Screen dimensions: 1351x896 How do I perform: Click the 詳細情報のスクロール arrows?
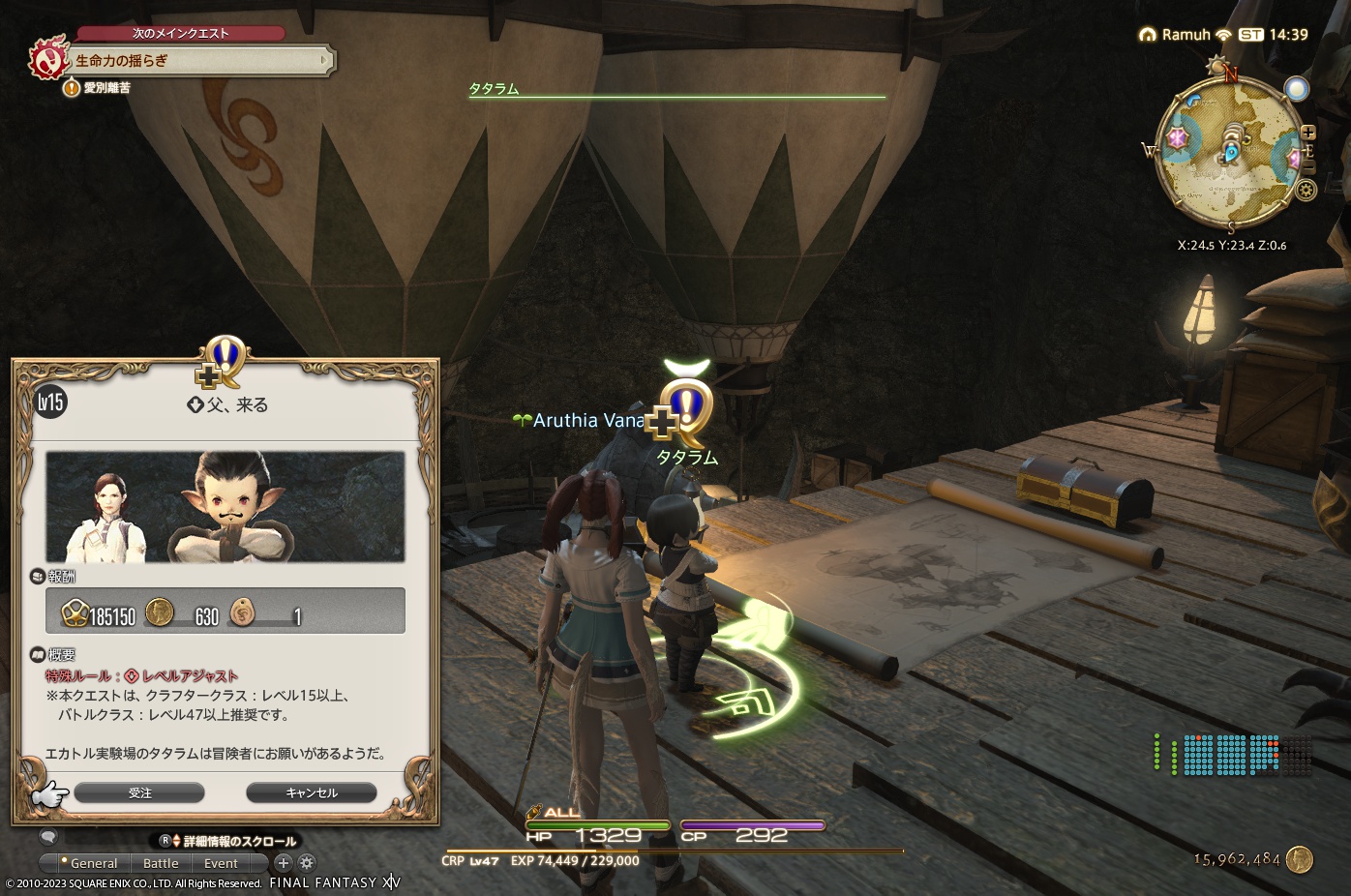point(176,841)
